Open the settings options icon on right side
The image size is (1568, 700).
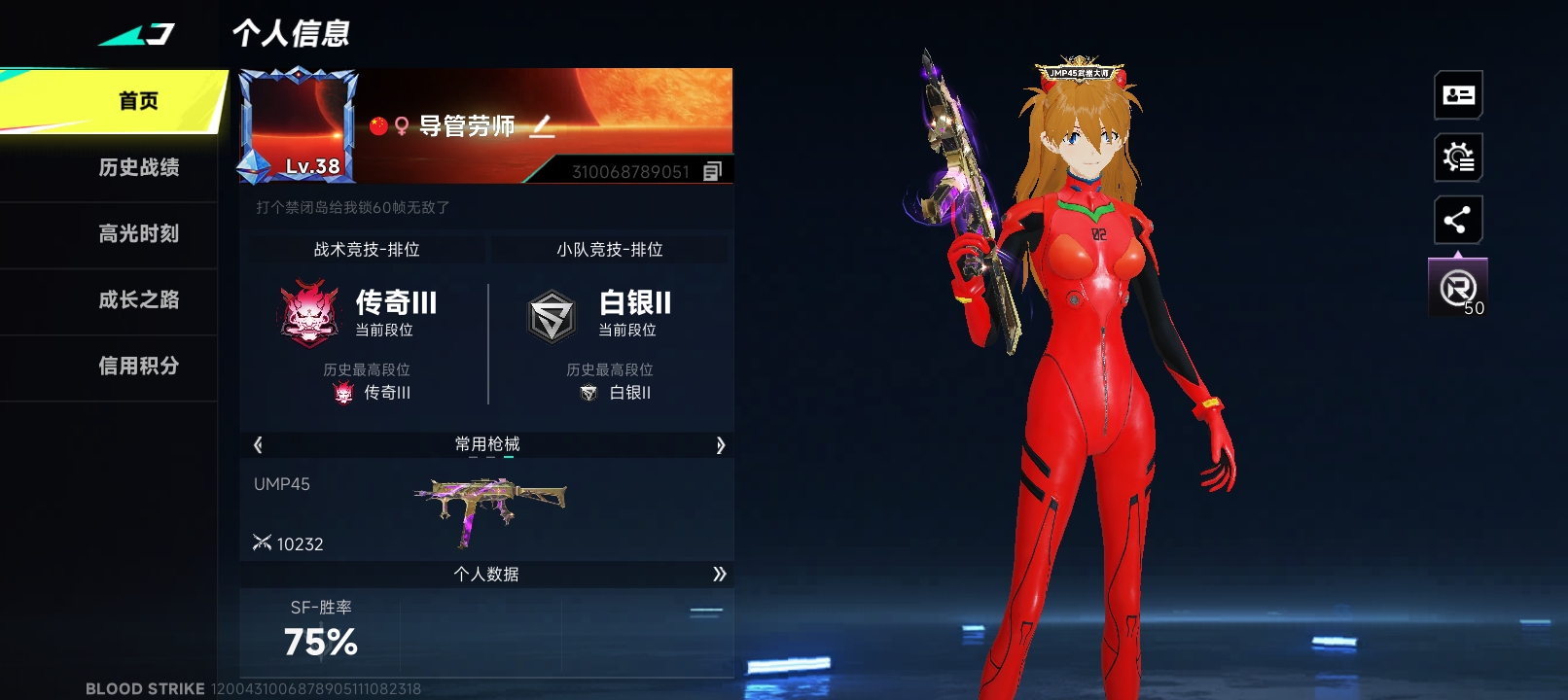point(1456,157)
